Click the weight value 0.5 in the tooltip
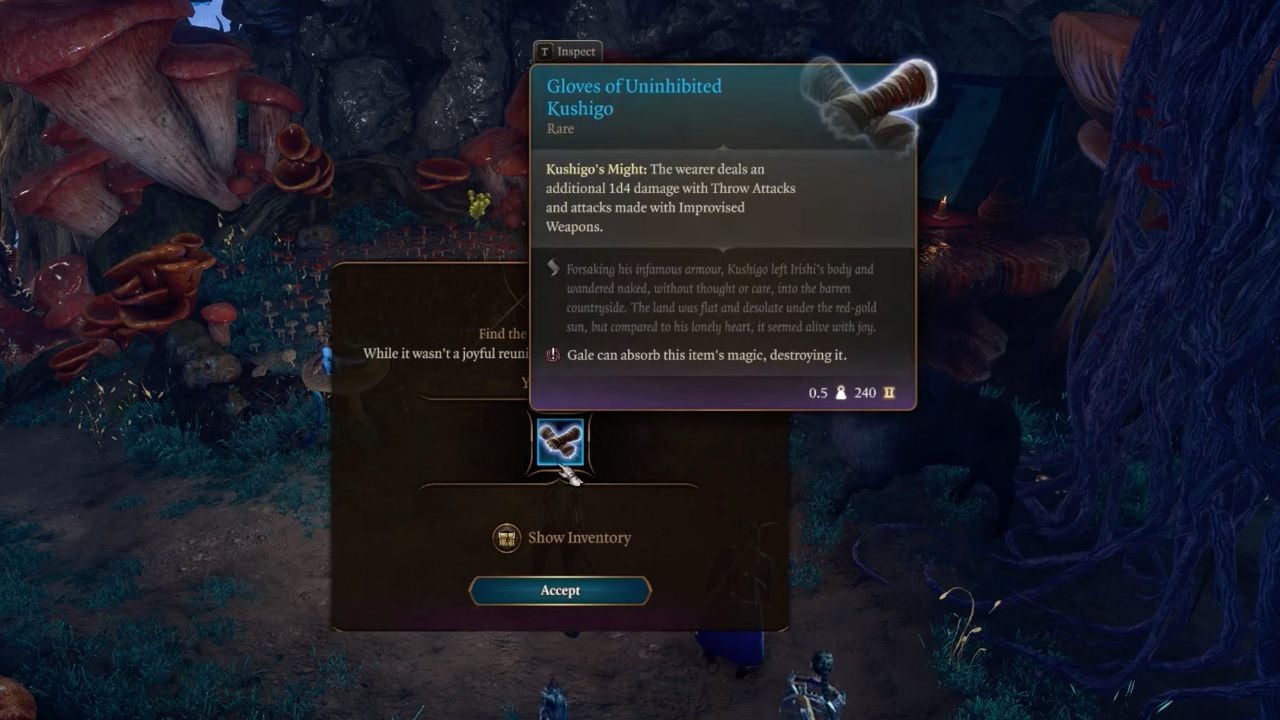This screenshot has height=720, width=1280. (816, 392)
